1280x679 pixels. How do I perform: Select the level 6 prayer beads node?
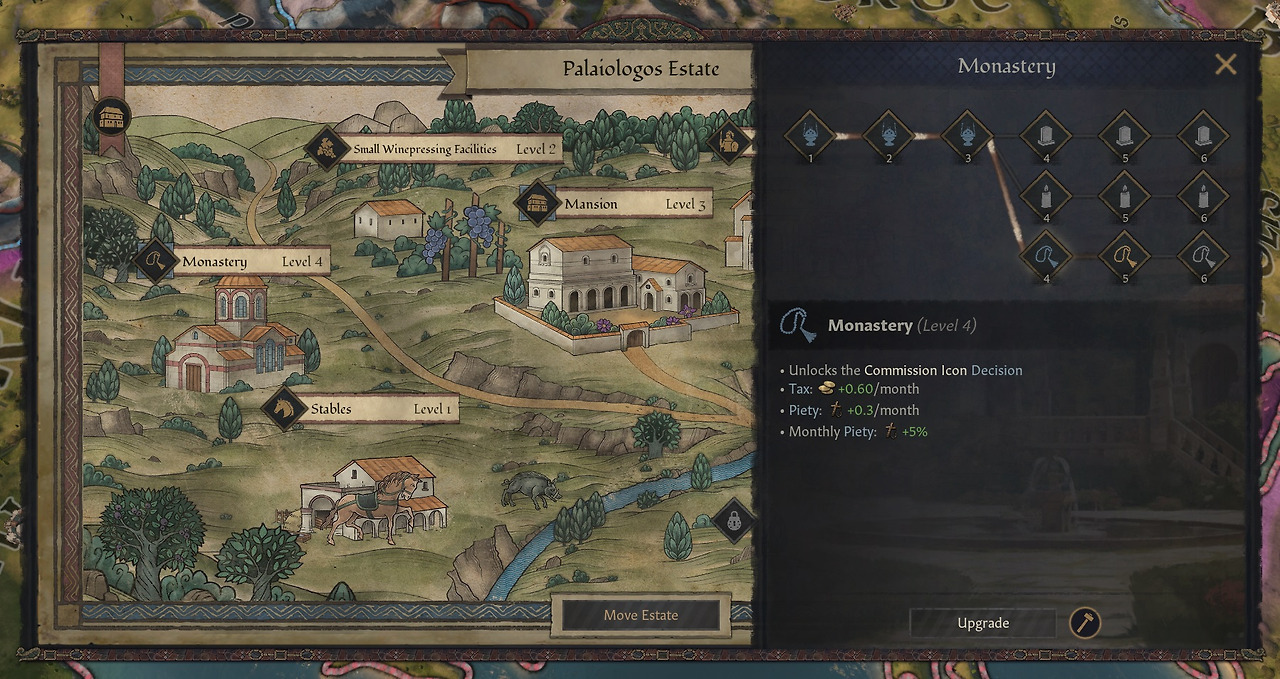1203,256
